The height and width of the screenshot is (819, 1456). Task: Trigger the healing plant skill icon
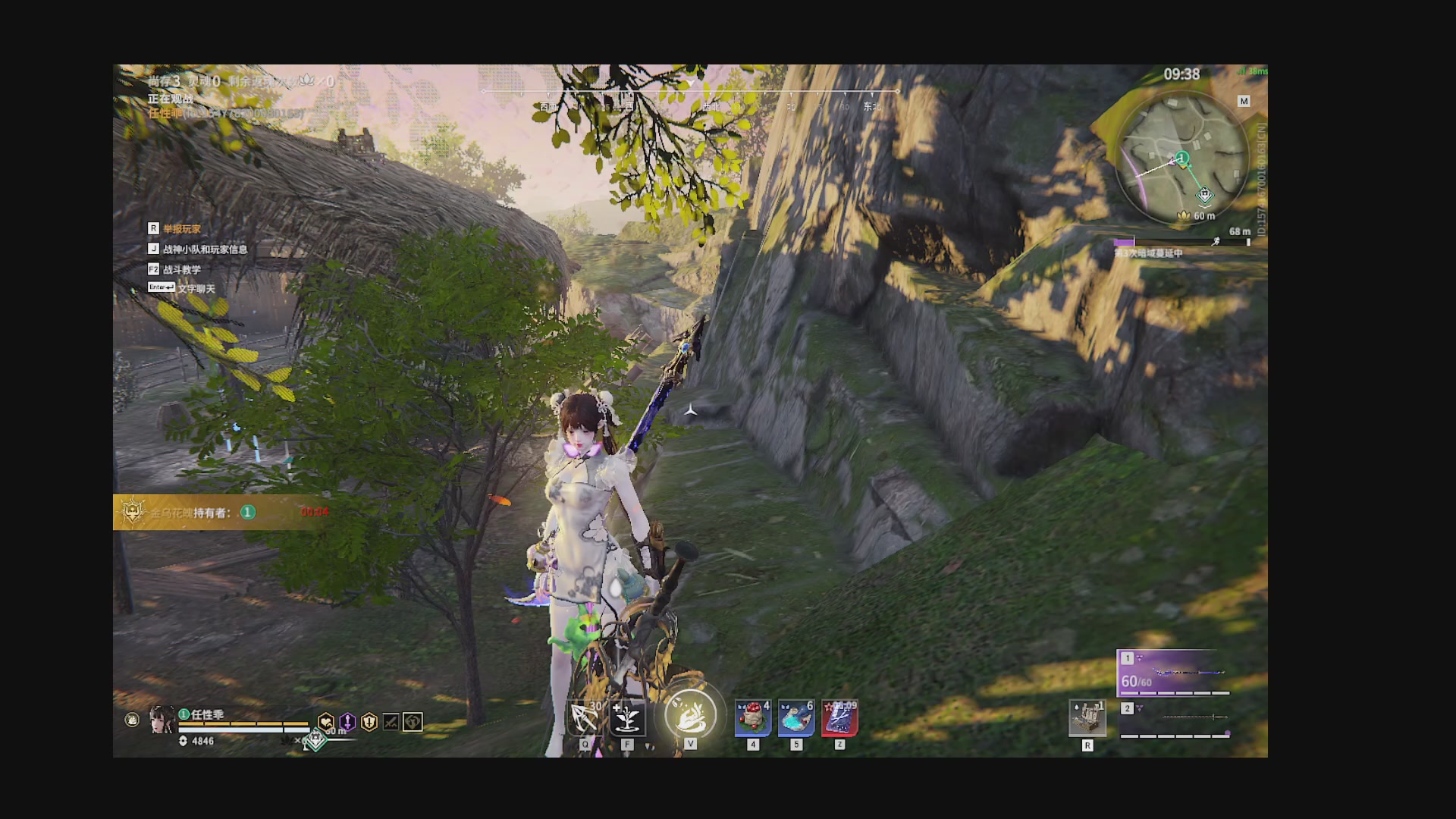click(627, 718)
